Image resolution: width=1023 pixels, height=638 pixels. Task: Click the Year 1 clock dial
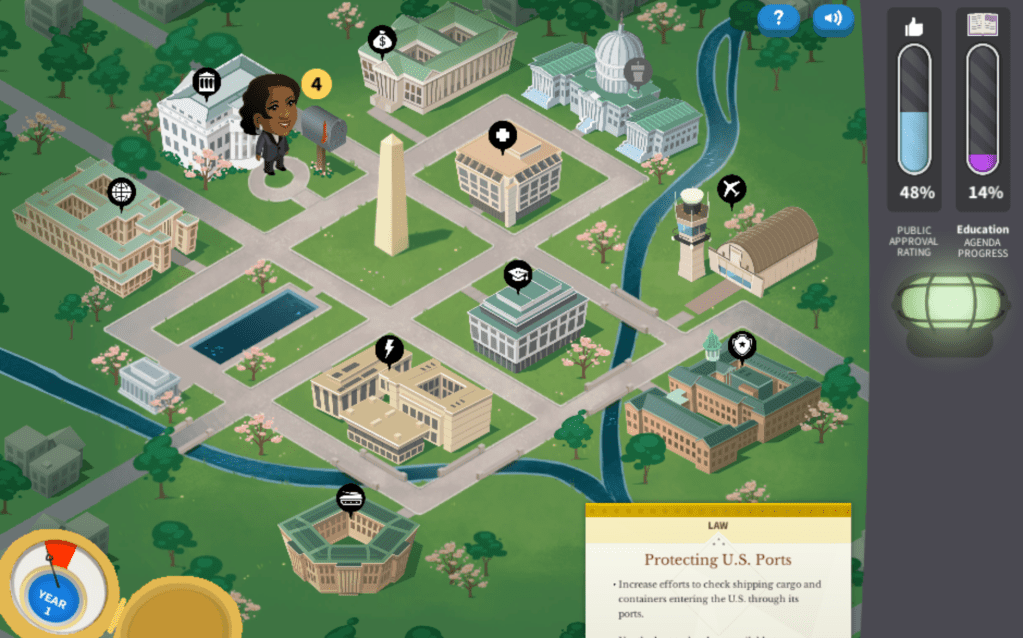(52, 597)
